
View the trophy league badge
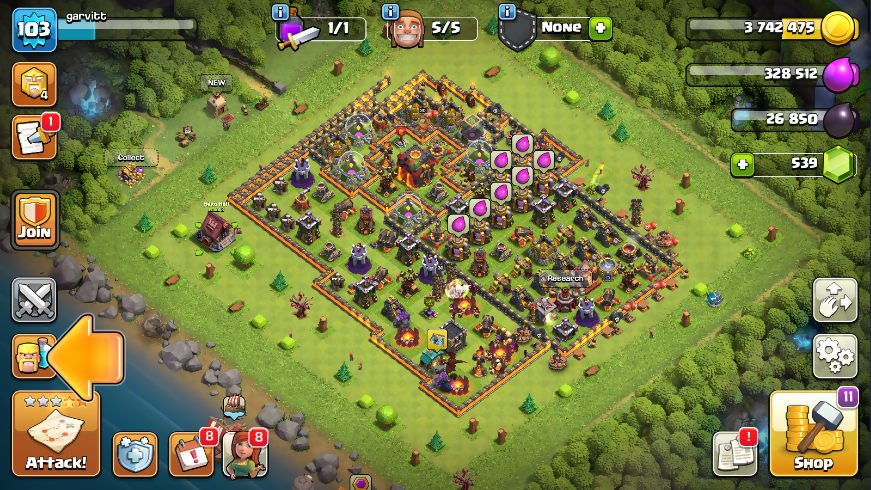coord(33,84)
